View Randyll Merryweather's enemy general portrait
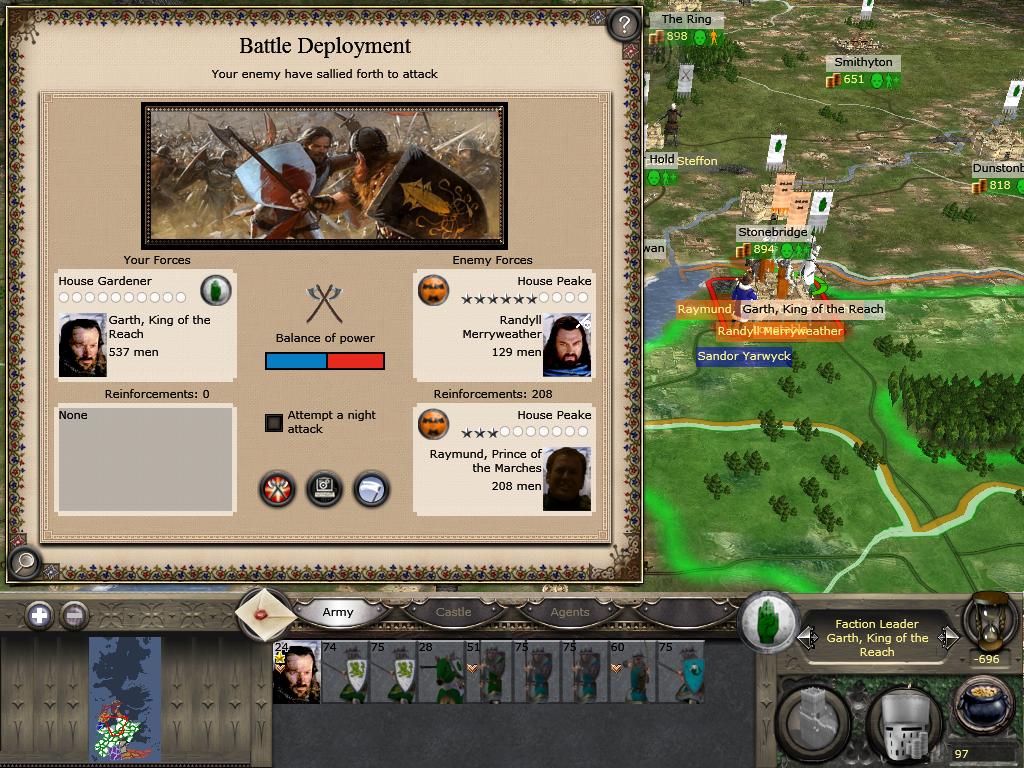The height and width of the screenshot is (768, 1024). [567, 345]
